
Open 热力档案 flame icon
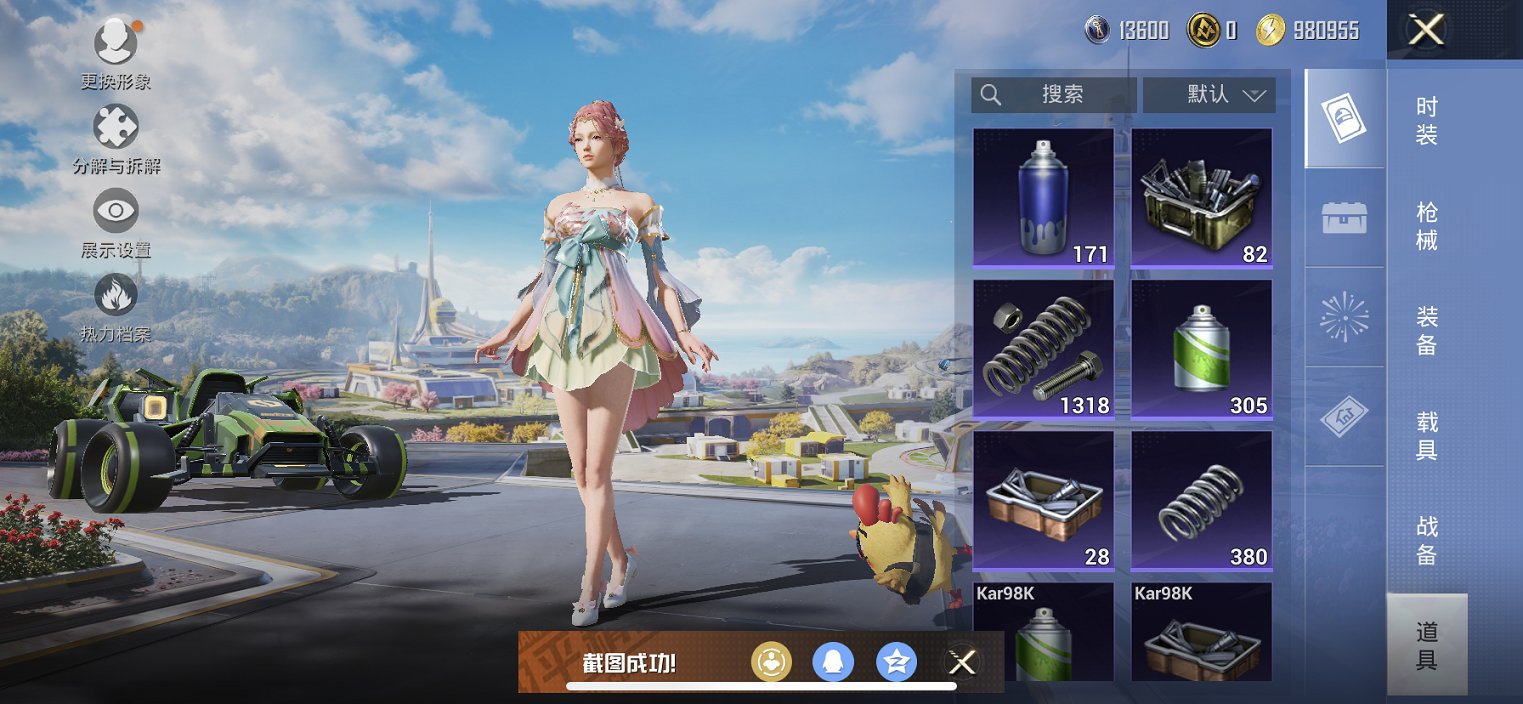click(x=116, y=297)
